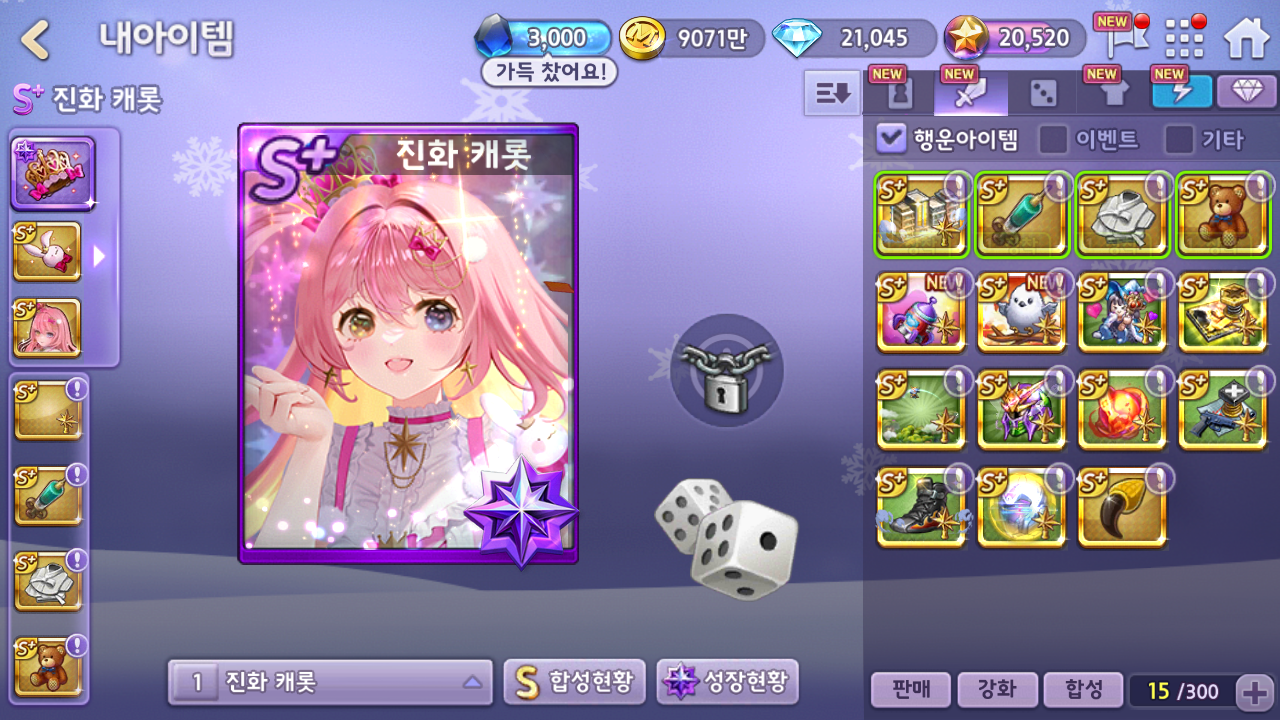1280x720 pixels.
Task: Expand inventory capacity with the plus button
Action: coord(1254,691)
